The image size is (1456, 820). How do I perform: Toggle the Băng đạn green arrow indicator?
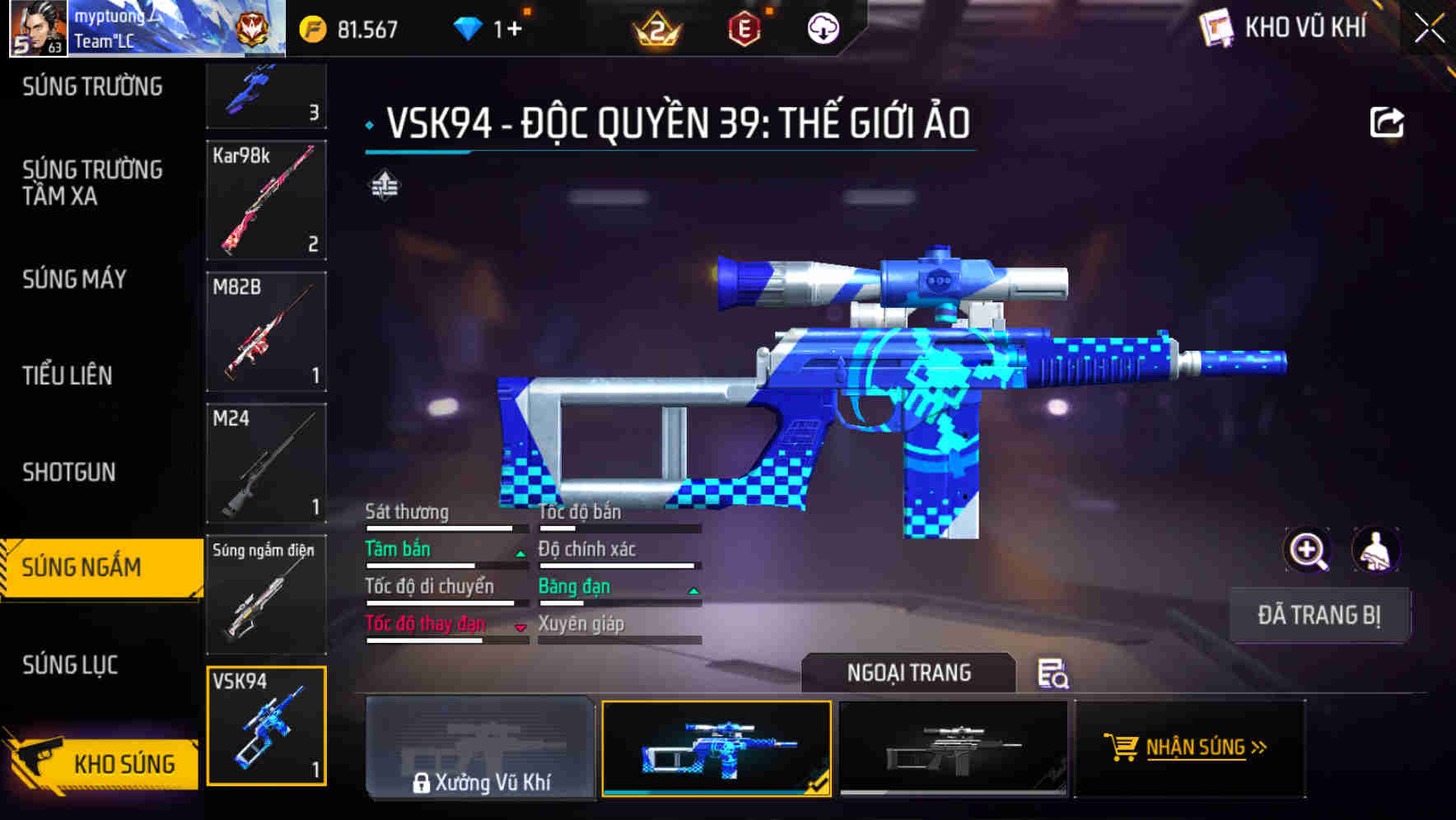(694, 589)
